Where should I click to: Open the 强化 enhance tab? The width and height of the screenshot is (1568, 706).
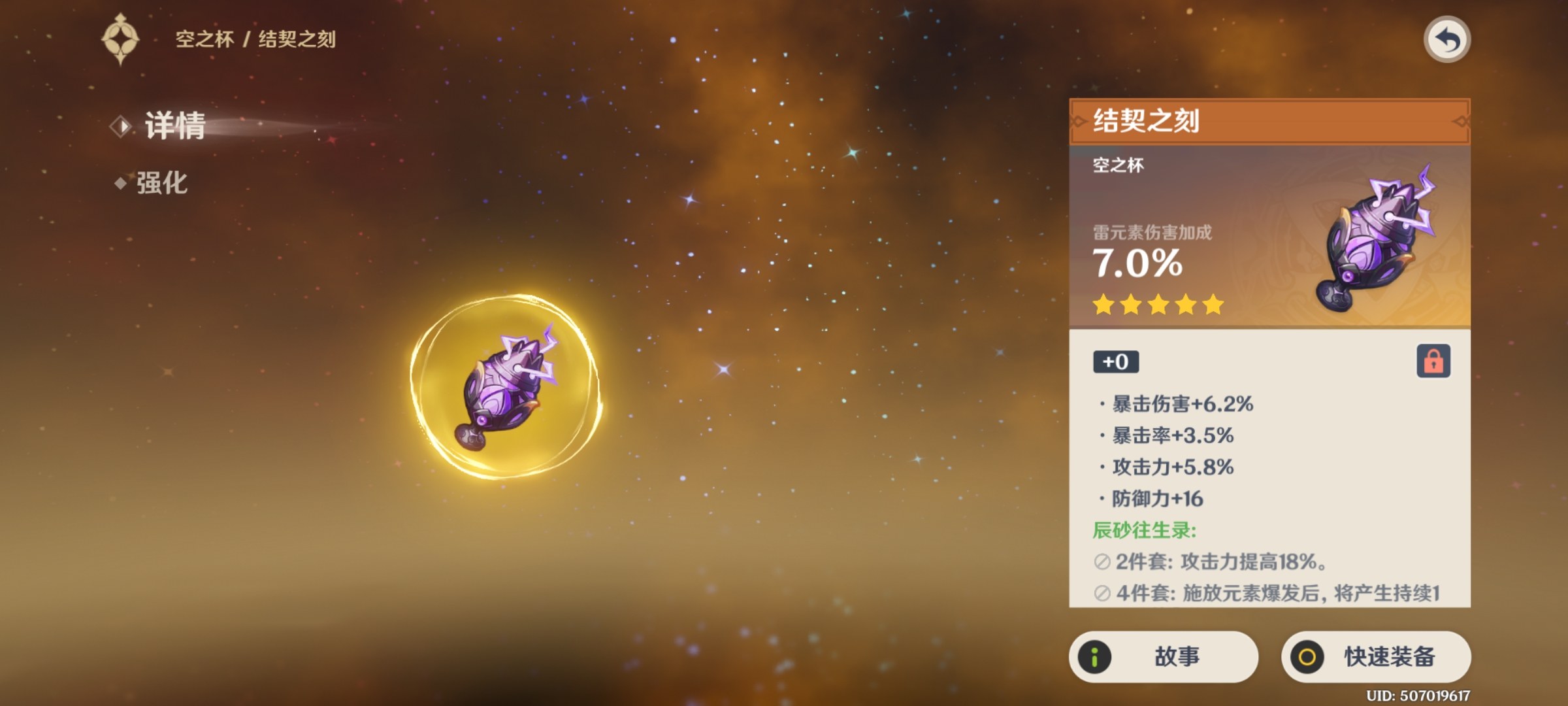point(161,183)
